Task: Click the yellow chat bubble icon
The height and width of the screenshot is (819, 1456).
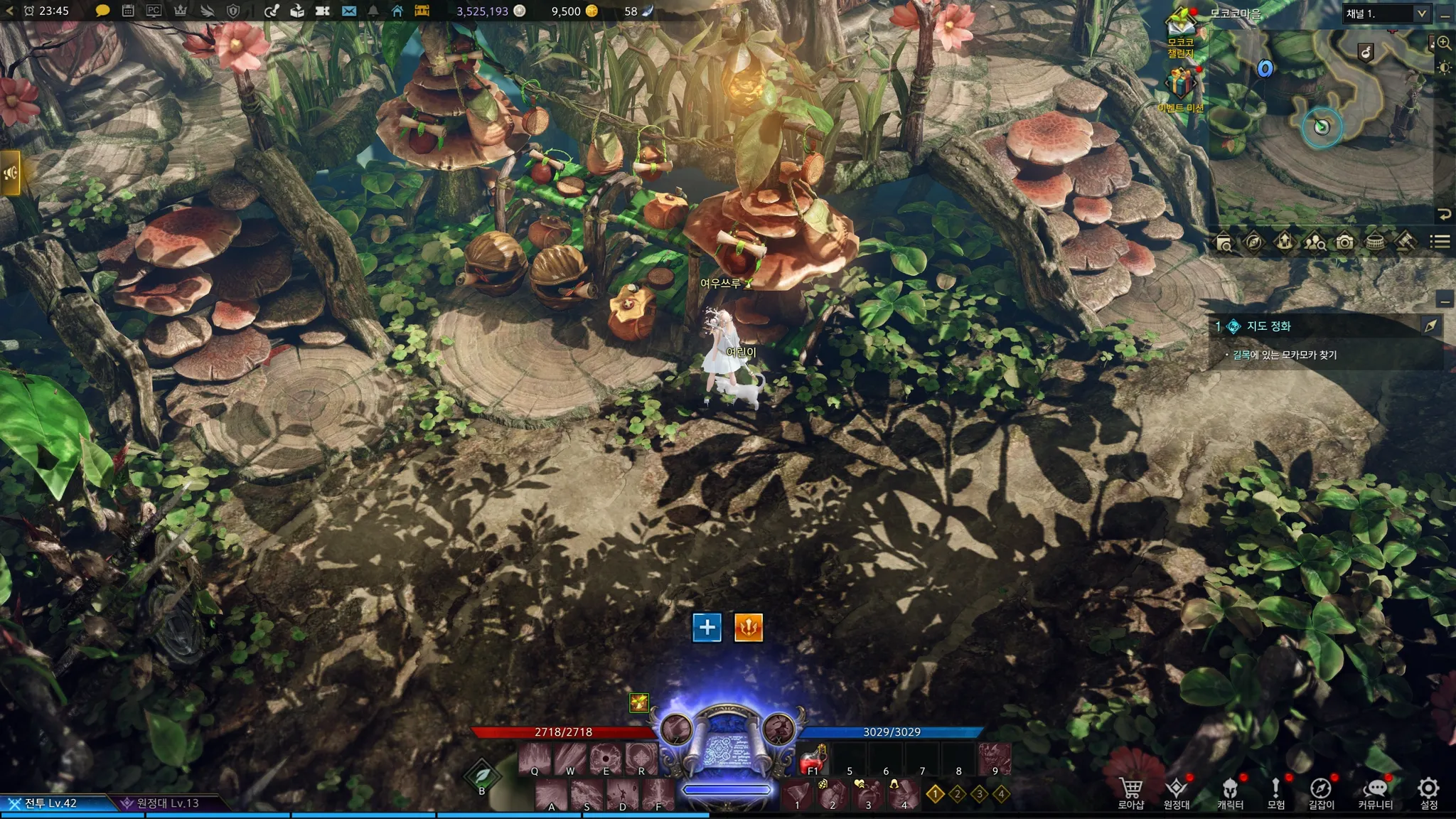Action: click(102, 11)
